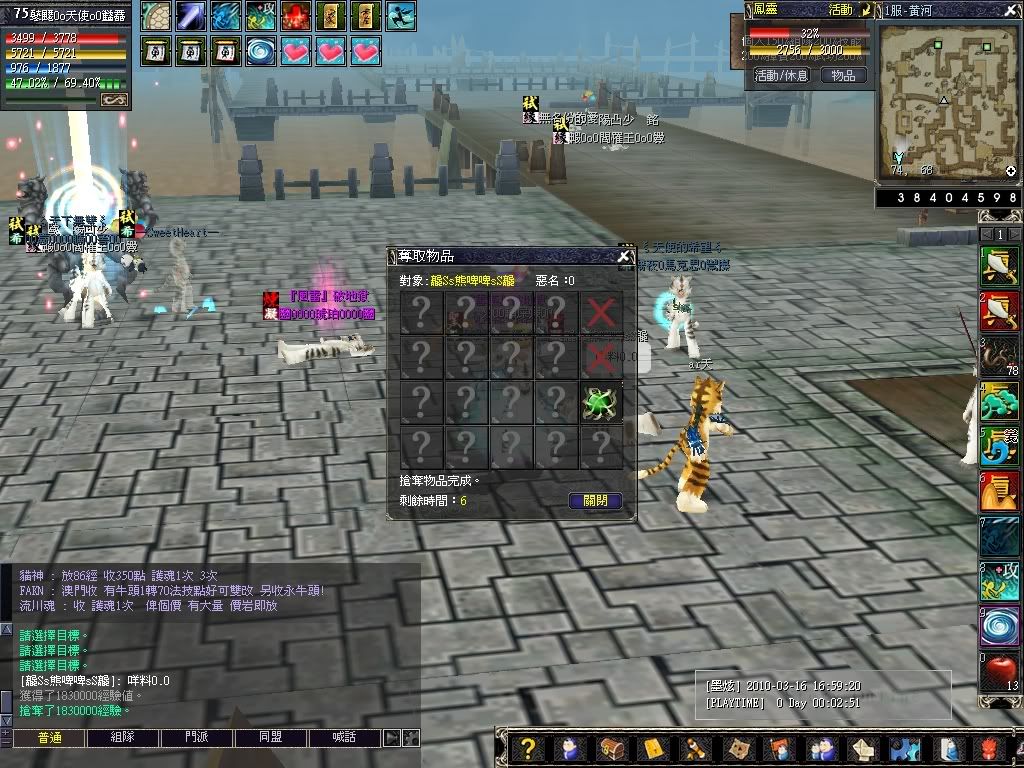Open help via the yellow question mark icon

tap(529, 749)
